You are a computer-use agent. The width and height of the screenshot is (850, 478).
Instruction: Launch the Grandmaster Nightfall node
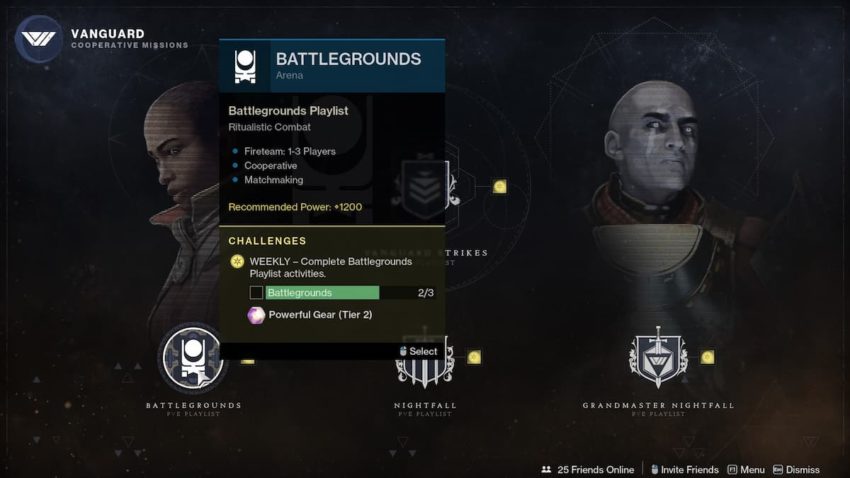point(658,358)
